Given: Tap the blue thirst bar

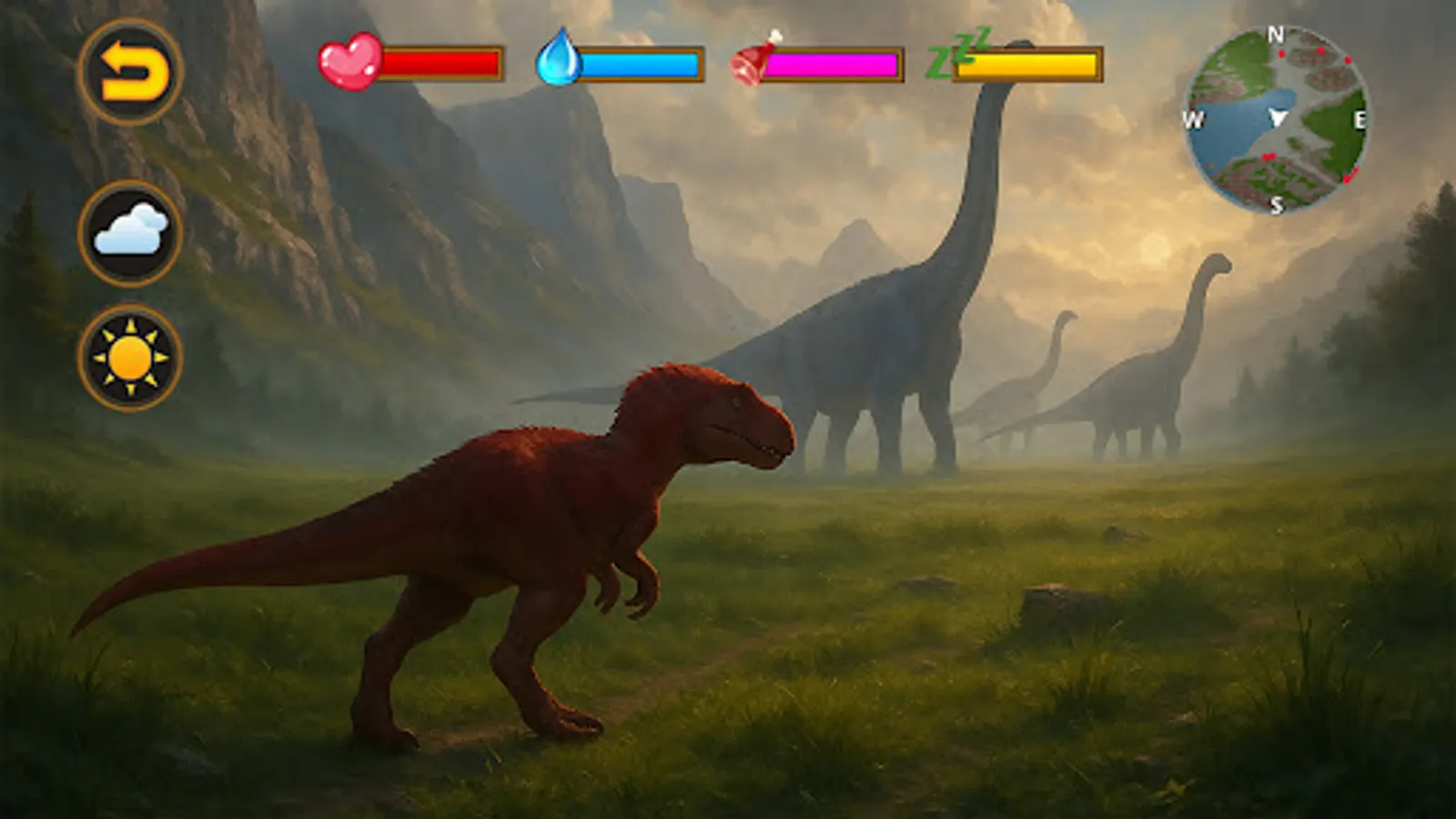Looking at the screenshot, I should point(646,64).
